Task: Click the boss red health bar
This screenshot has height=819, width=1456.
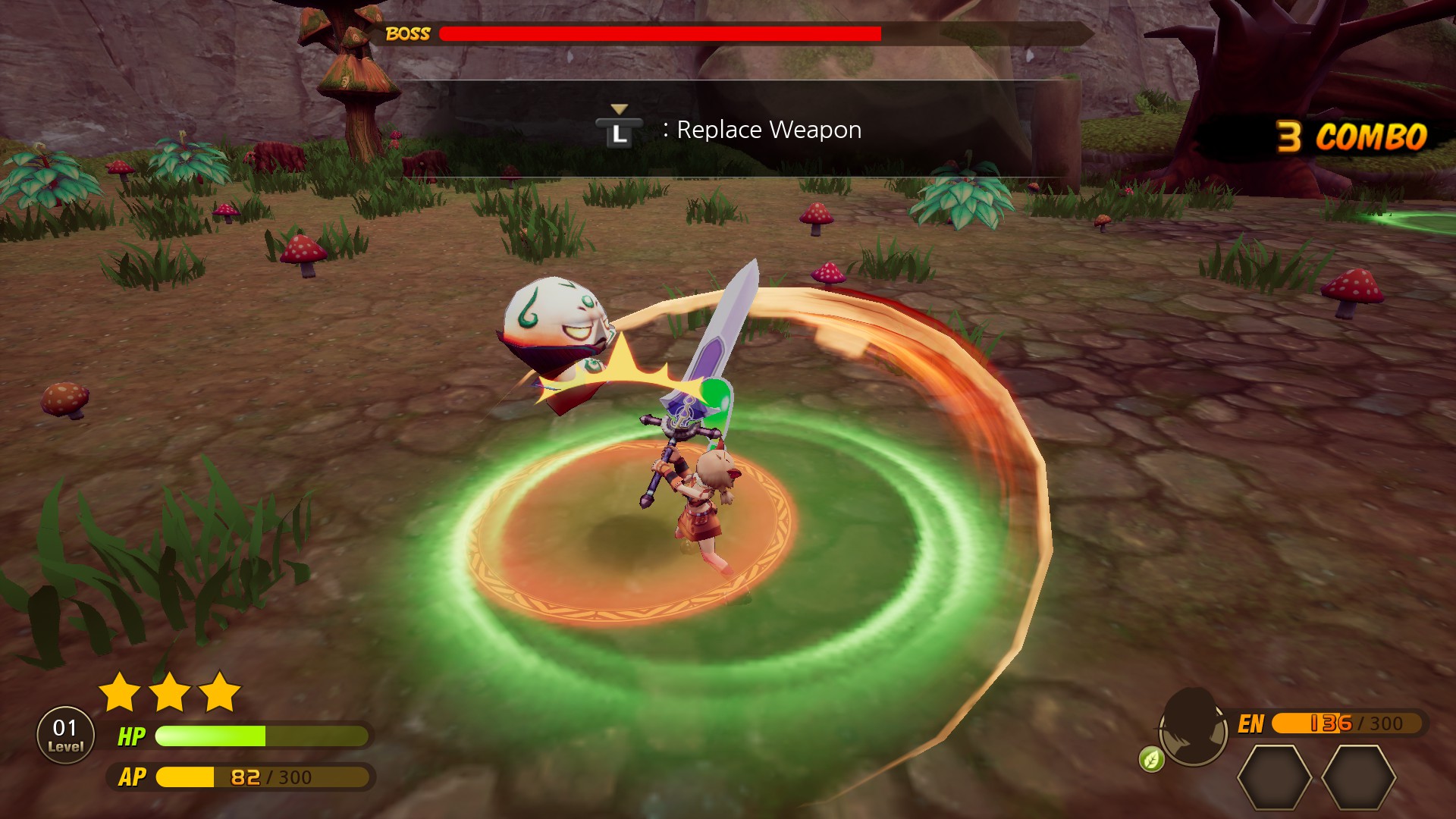Action: 660,33
